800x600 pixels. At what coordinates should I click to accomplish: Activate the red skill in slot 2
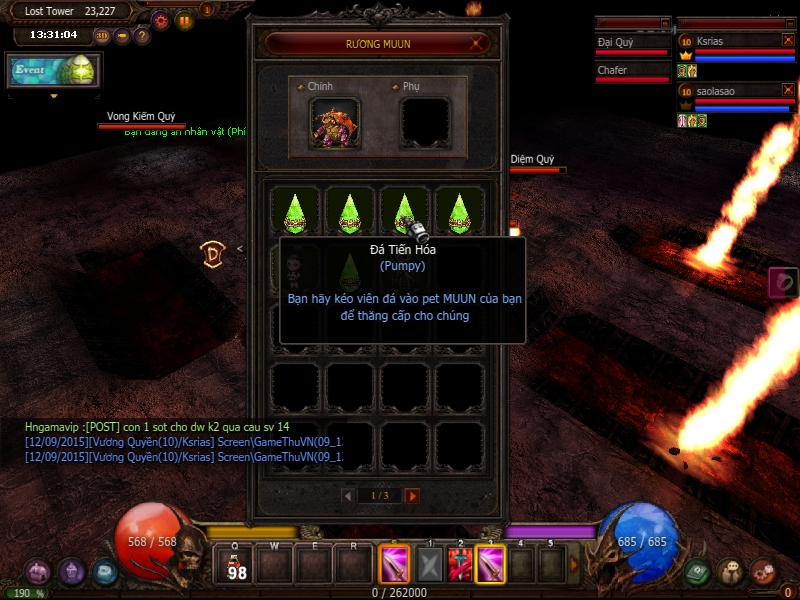[x=461, y=565]
